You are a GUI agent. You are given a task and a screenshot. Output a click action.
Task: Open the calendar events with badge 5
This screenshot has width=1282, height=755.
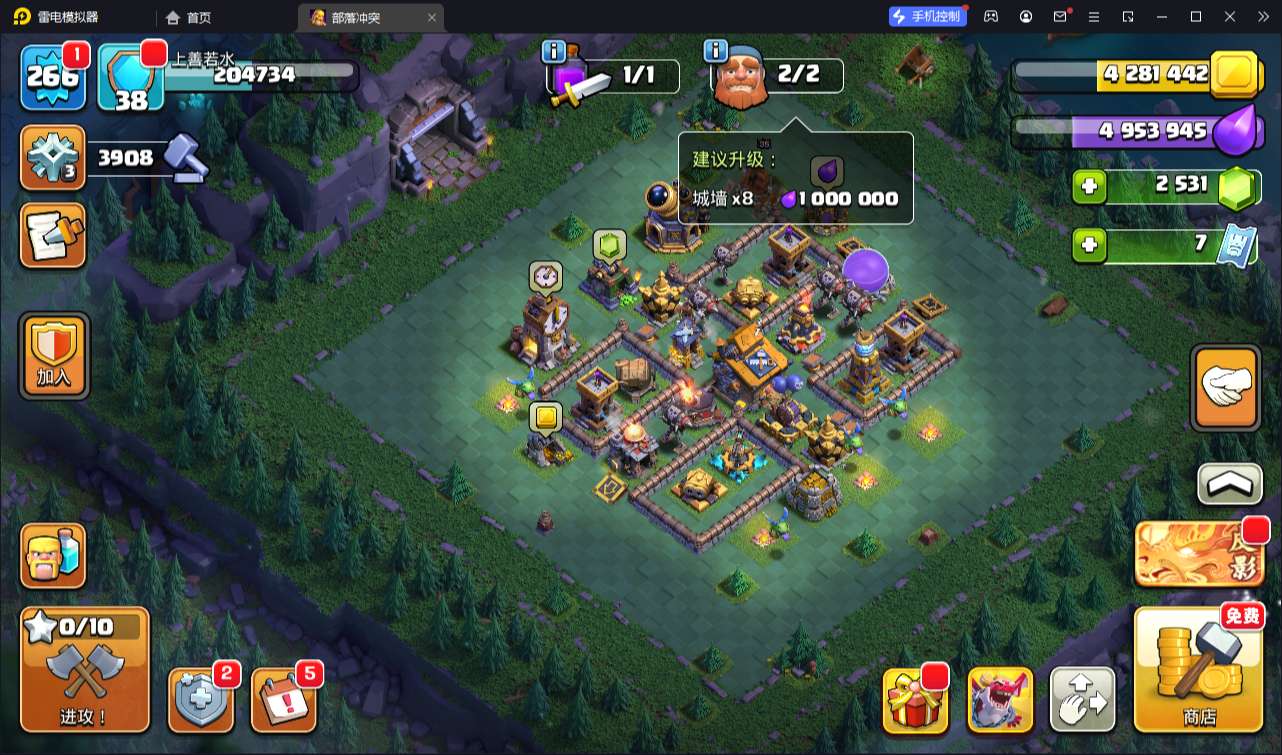point(283,699)
